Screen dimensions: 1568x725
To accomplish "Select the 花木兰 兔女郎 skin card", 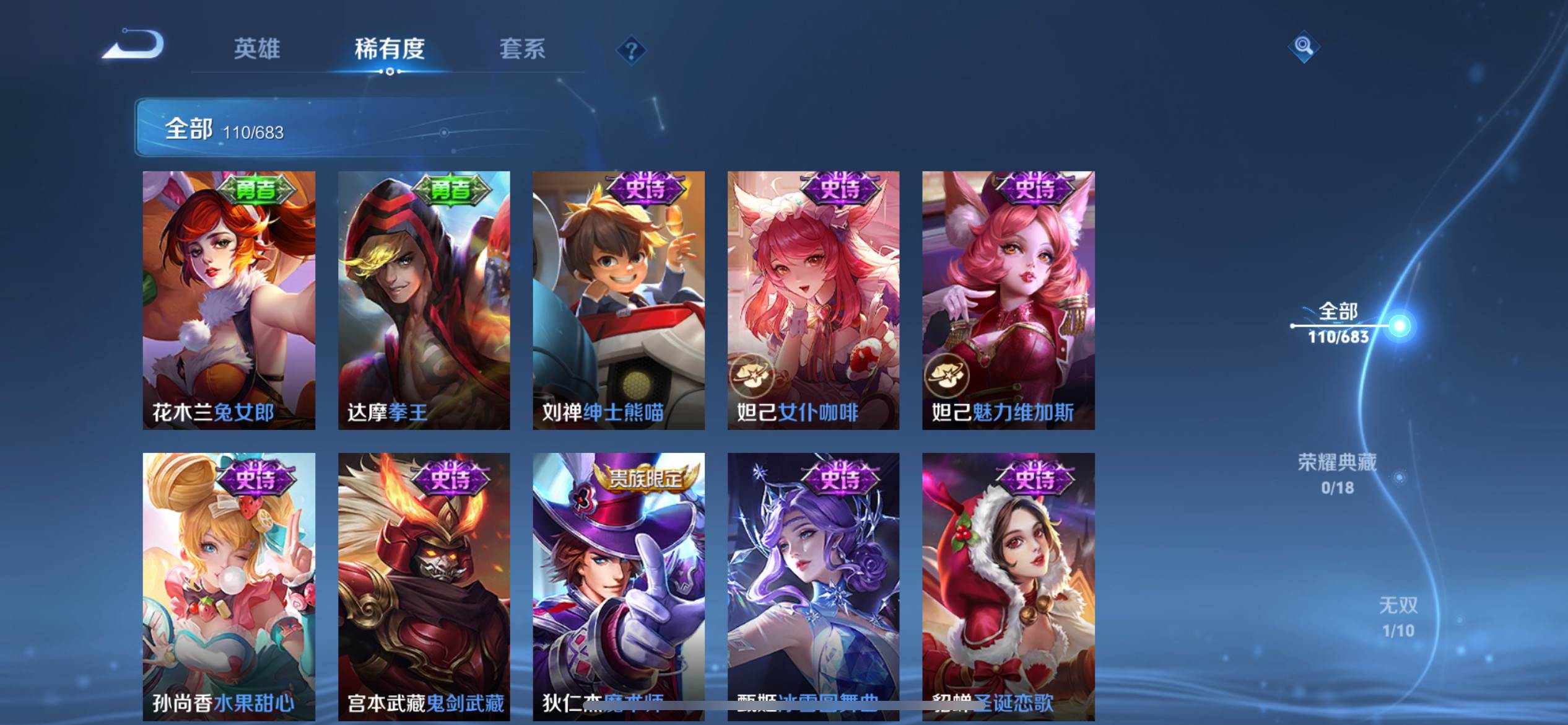I will (229, 301).
